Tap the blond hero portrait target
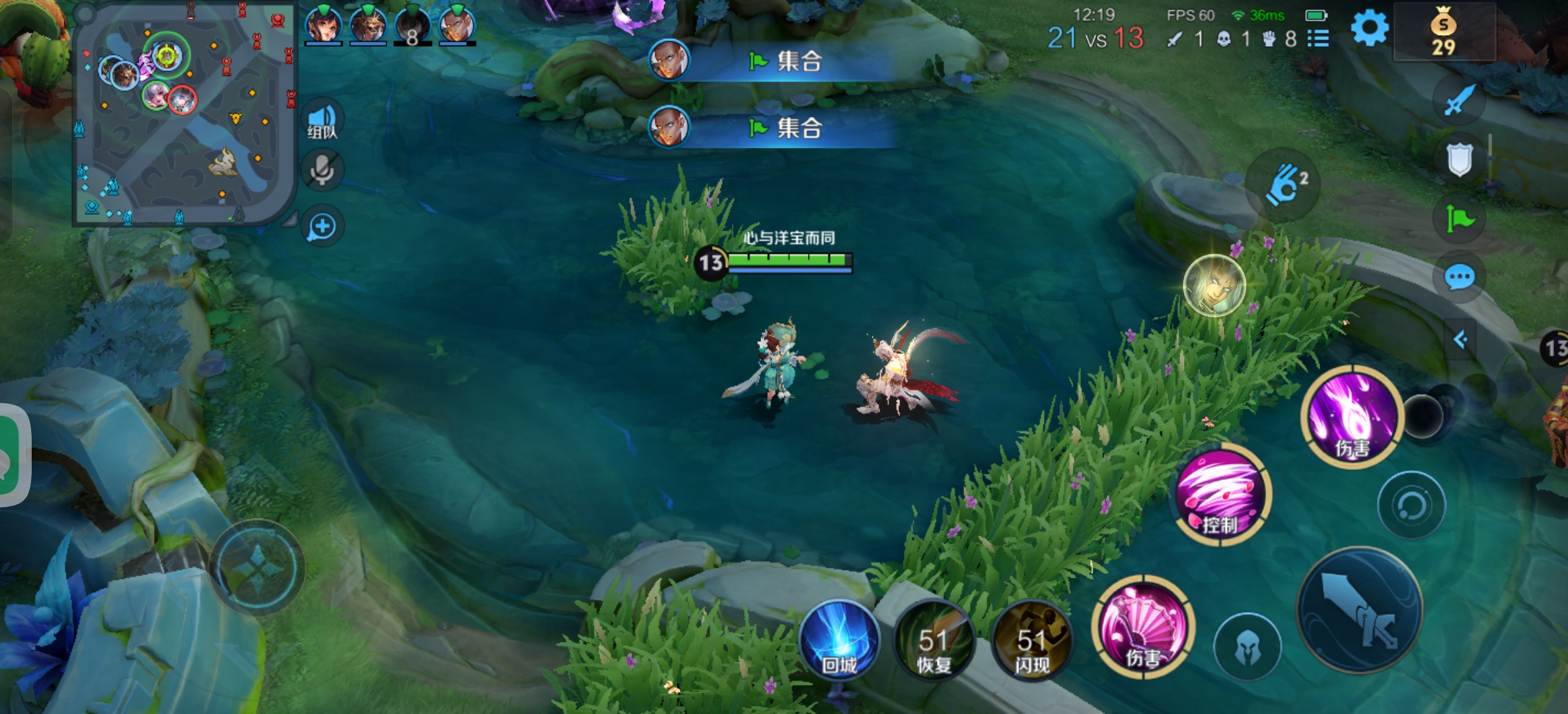 1214,286
